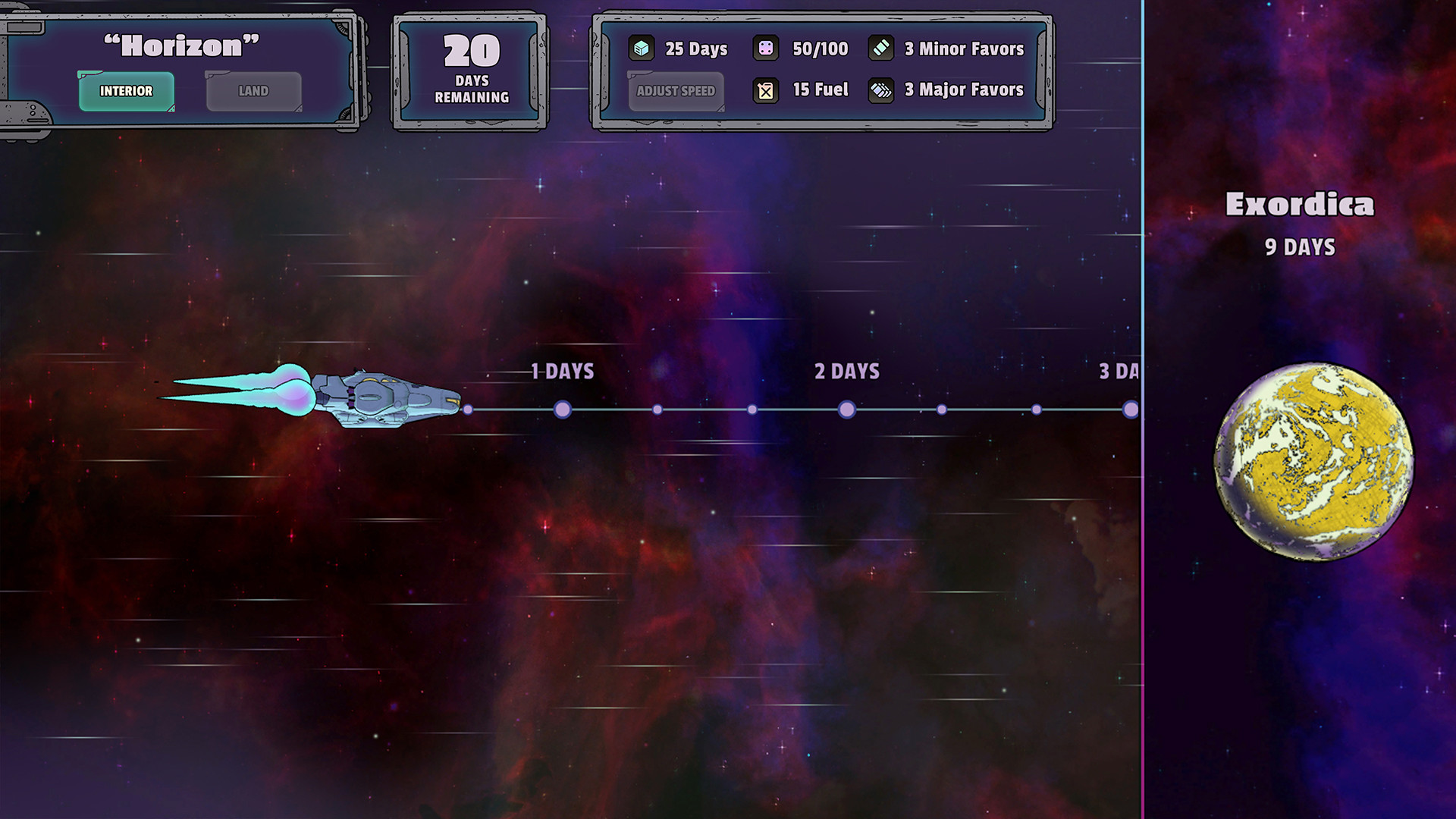The image size is (1456, 819).
Task: Click the fuel canister icon next to 15 Fuel
Action: click(766, 90)
